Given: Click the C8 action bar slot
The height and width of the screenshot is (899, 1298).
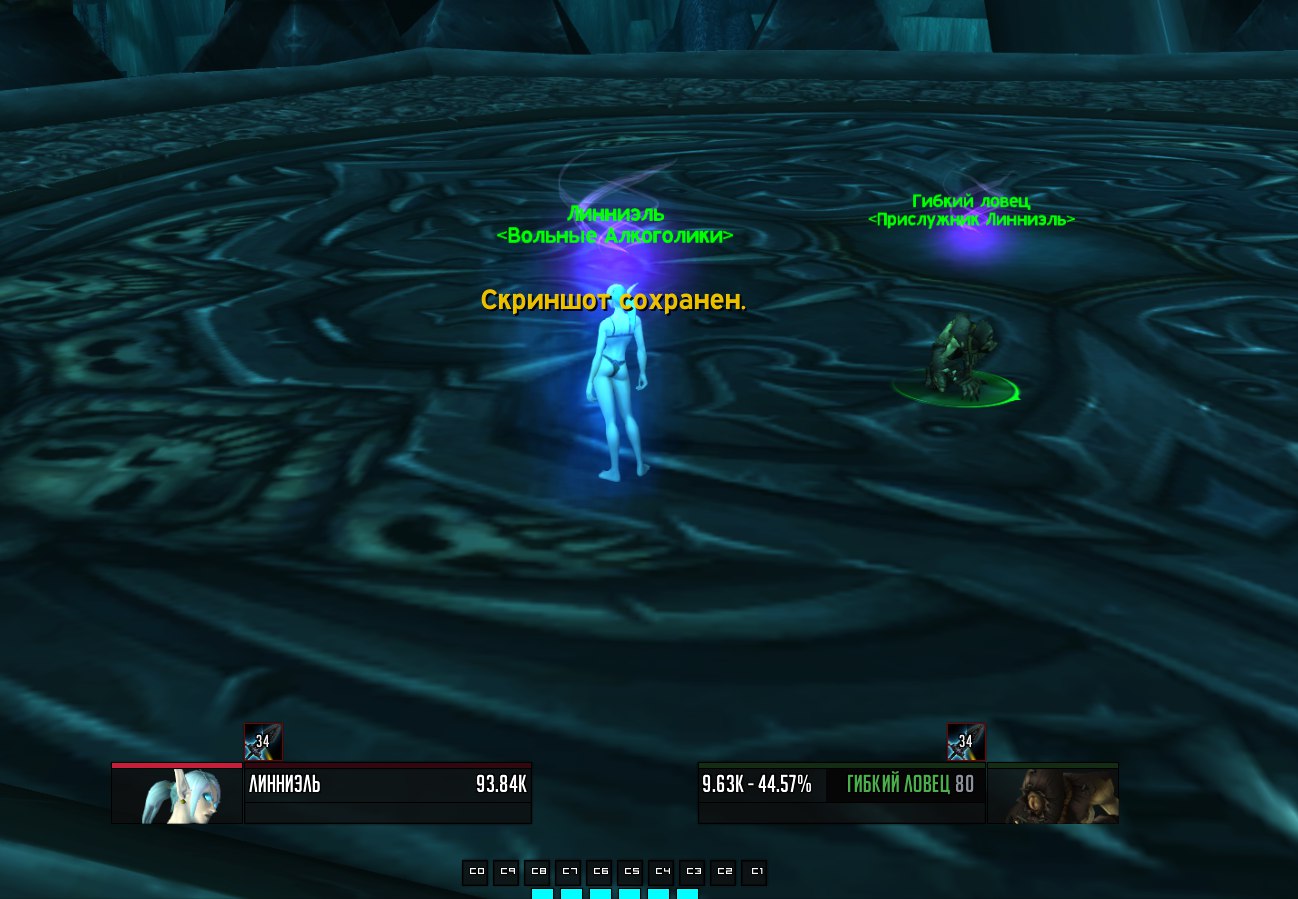Looking at the screenshot, I should pos(538,872).
